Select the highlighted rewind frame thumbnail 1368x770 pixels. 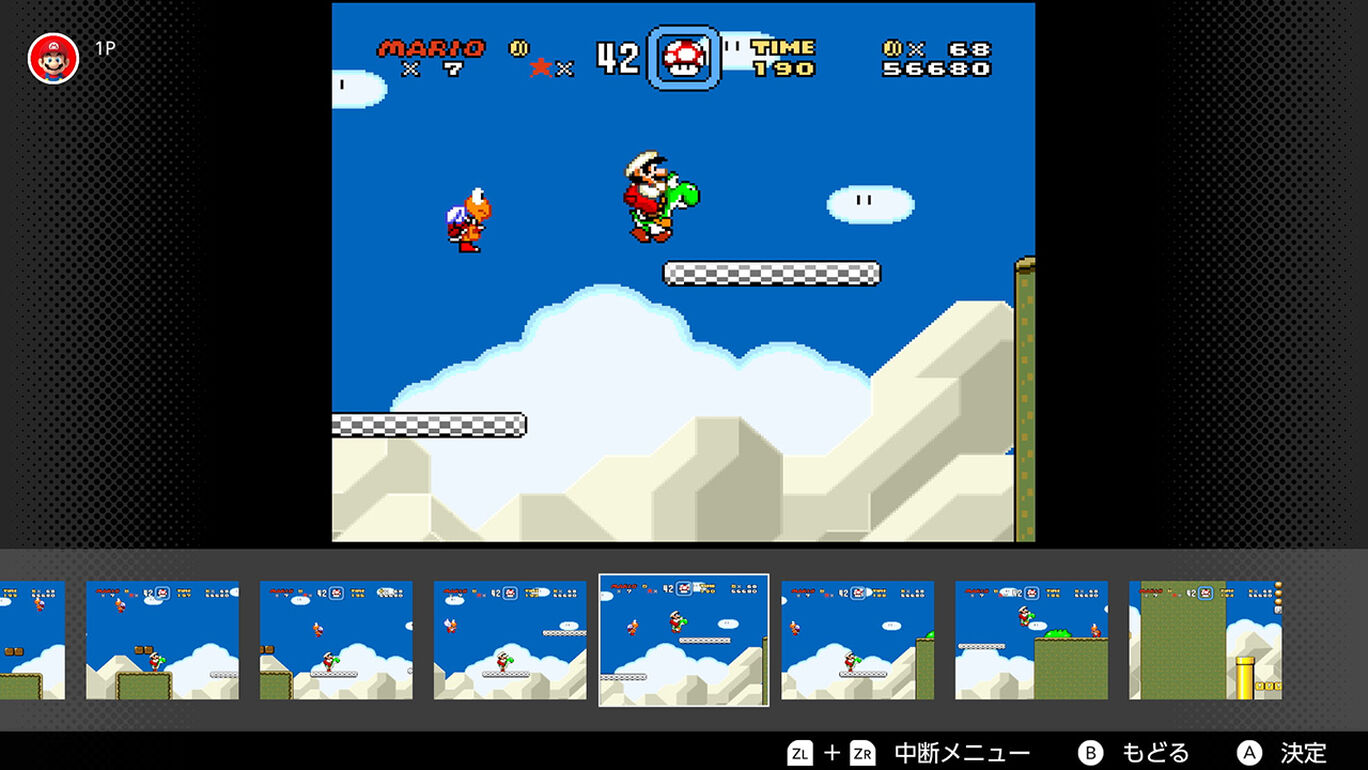683,638
